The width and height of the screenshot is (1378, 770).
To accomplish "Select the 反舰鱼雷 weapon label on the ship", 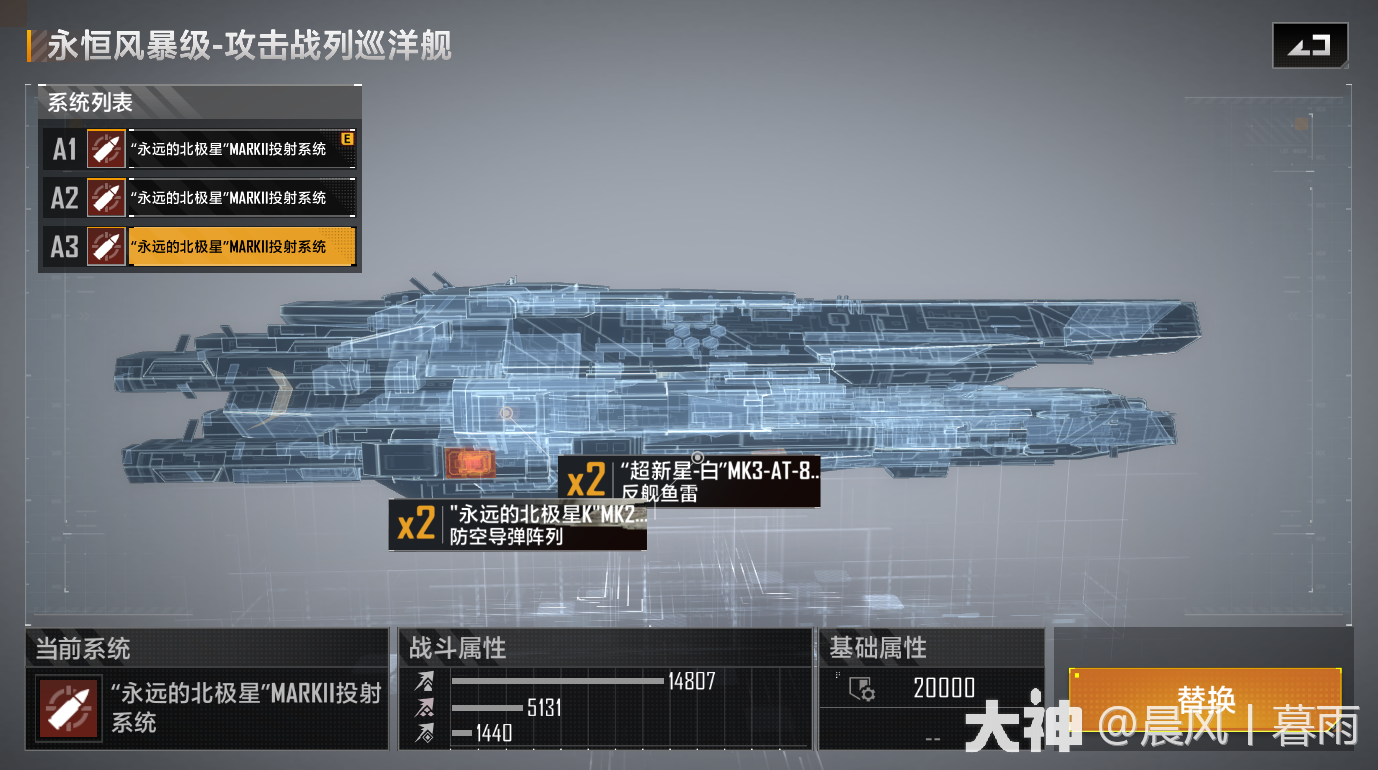I will pos(660,490).
